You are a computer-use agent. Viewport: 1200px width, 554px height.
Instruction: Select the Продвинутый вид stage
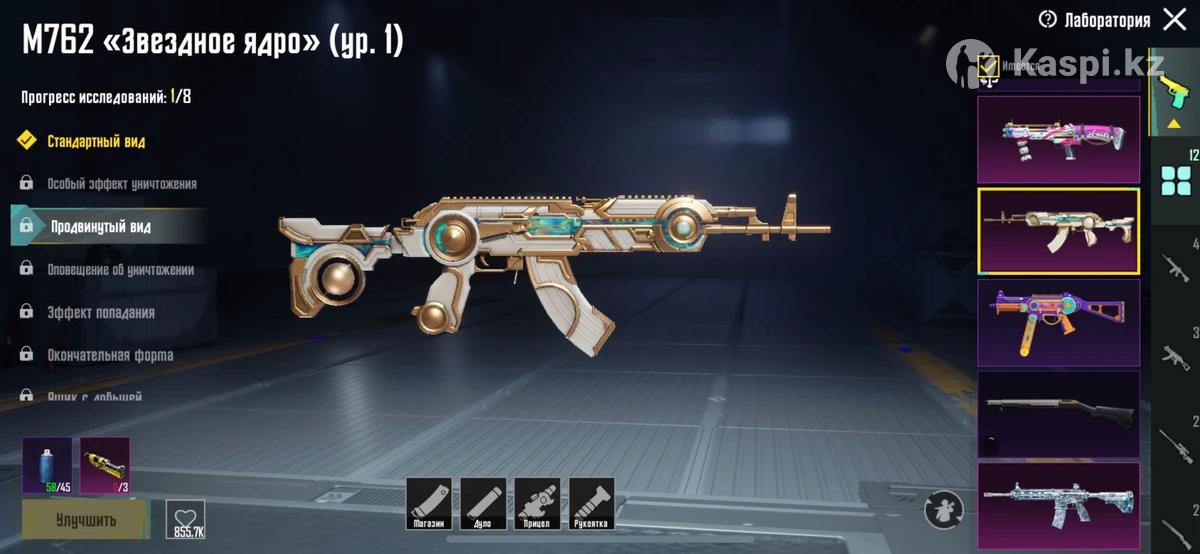pyautogui.click(x=100, y=227)
